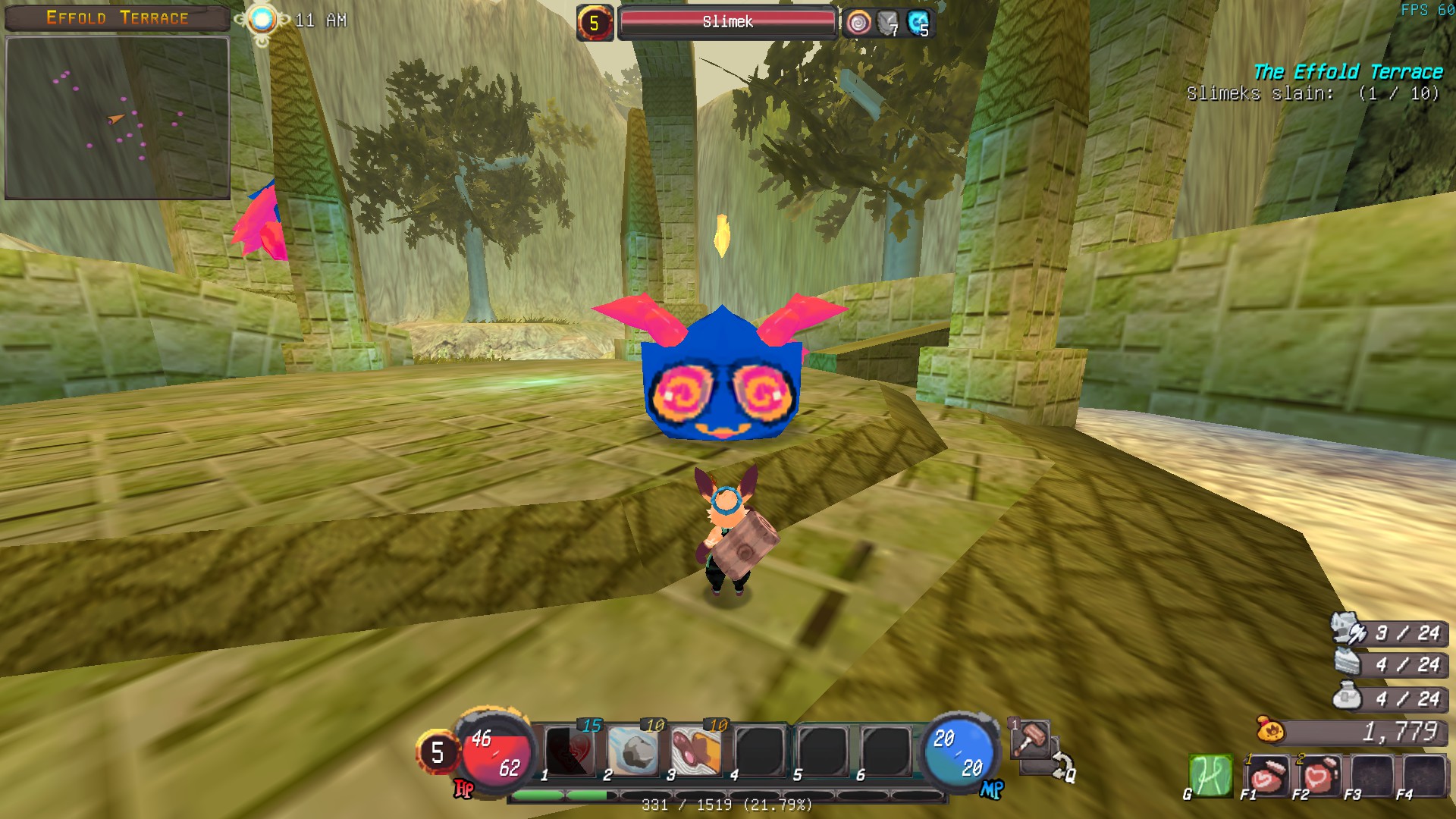Activate the green rune ability icon
Screen dimensions: 1456x819
pos(1210,776)
